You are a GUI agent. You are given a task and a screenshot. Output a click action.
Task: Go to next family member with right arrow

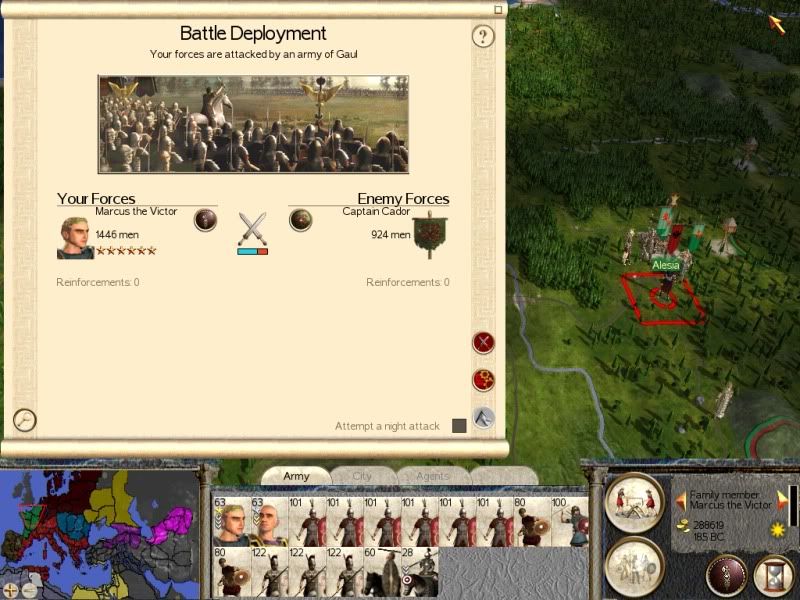(783, 500)
